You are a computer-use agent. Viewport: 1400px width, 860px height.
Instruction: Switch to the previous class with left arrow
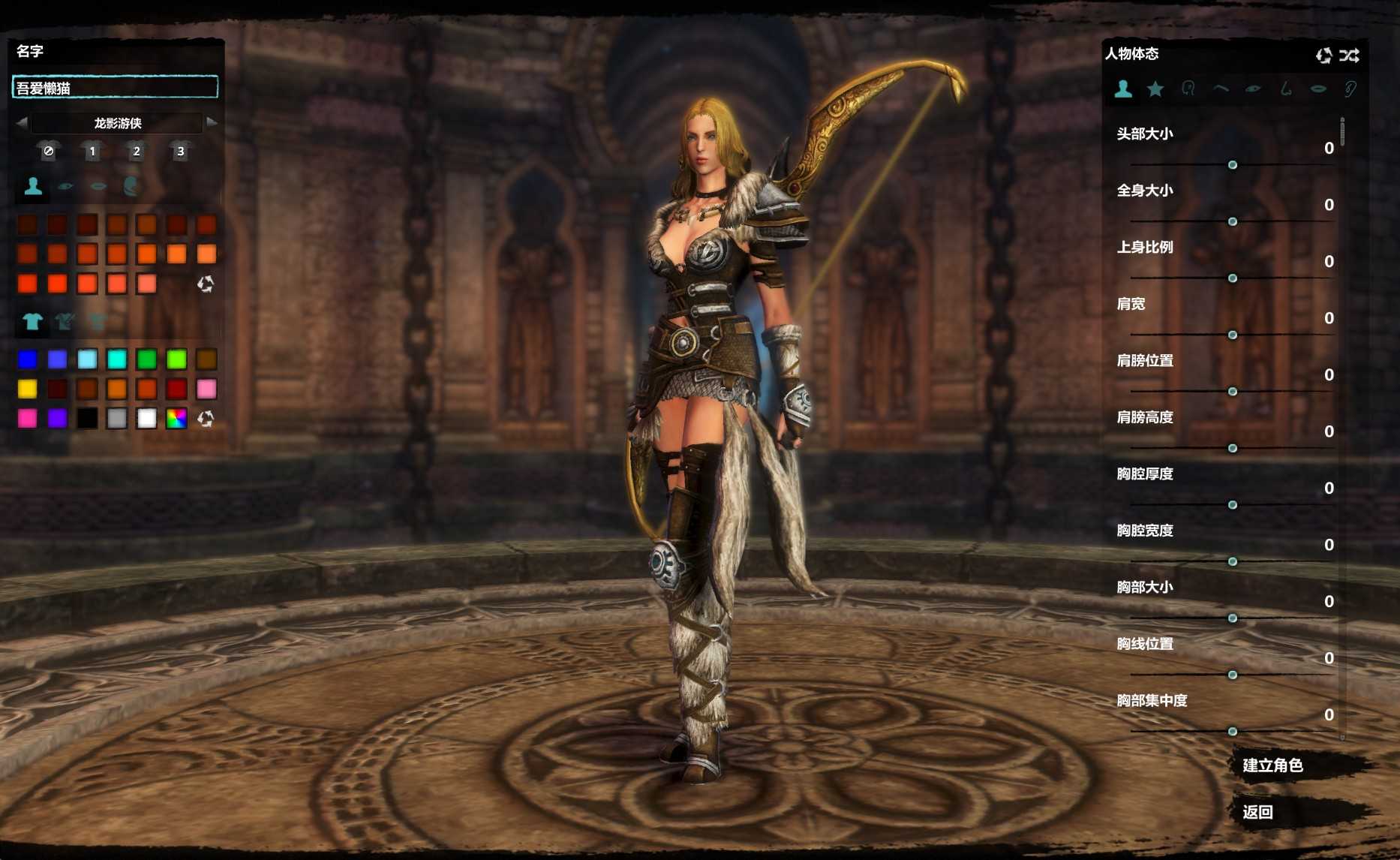pos(22,122)
